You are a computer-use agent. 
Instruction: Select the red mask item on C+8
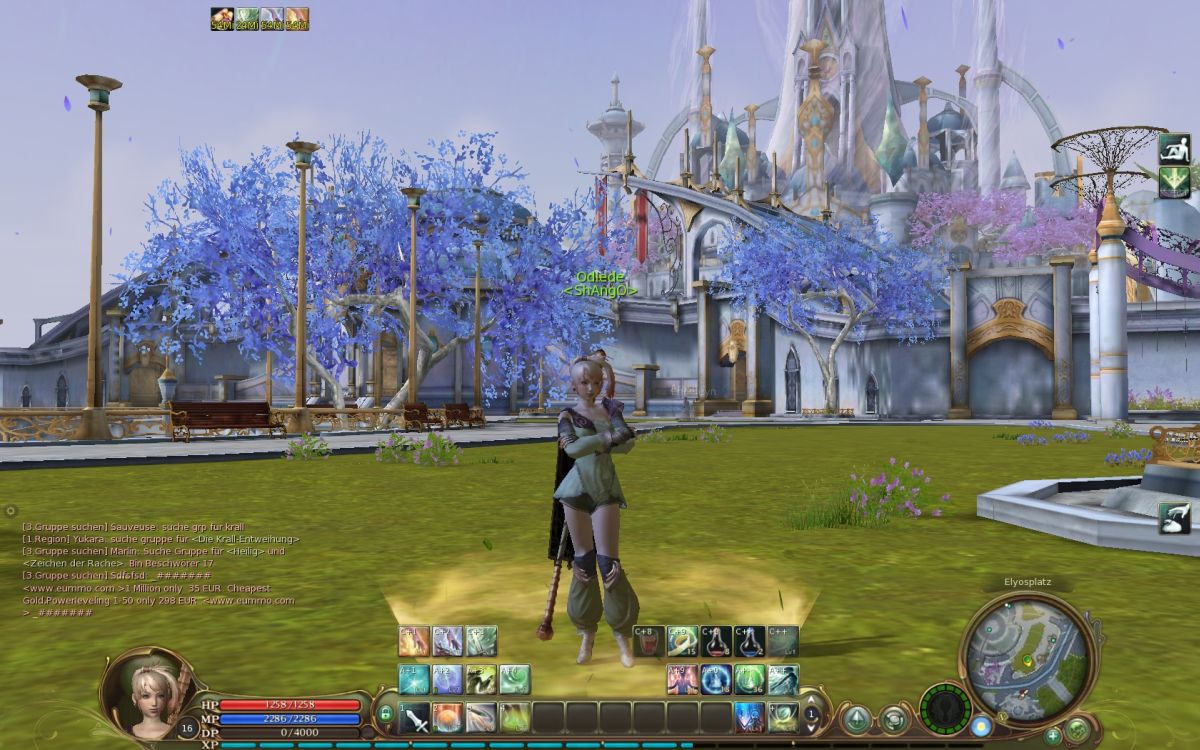[x=648, y=641]
